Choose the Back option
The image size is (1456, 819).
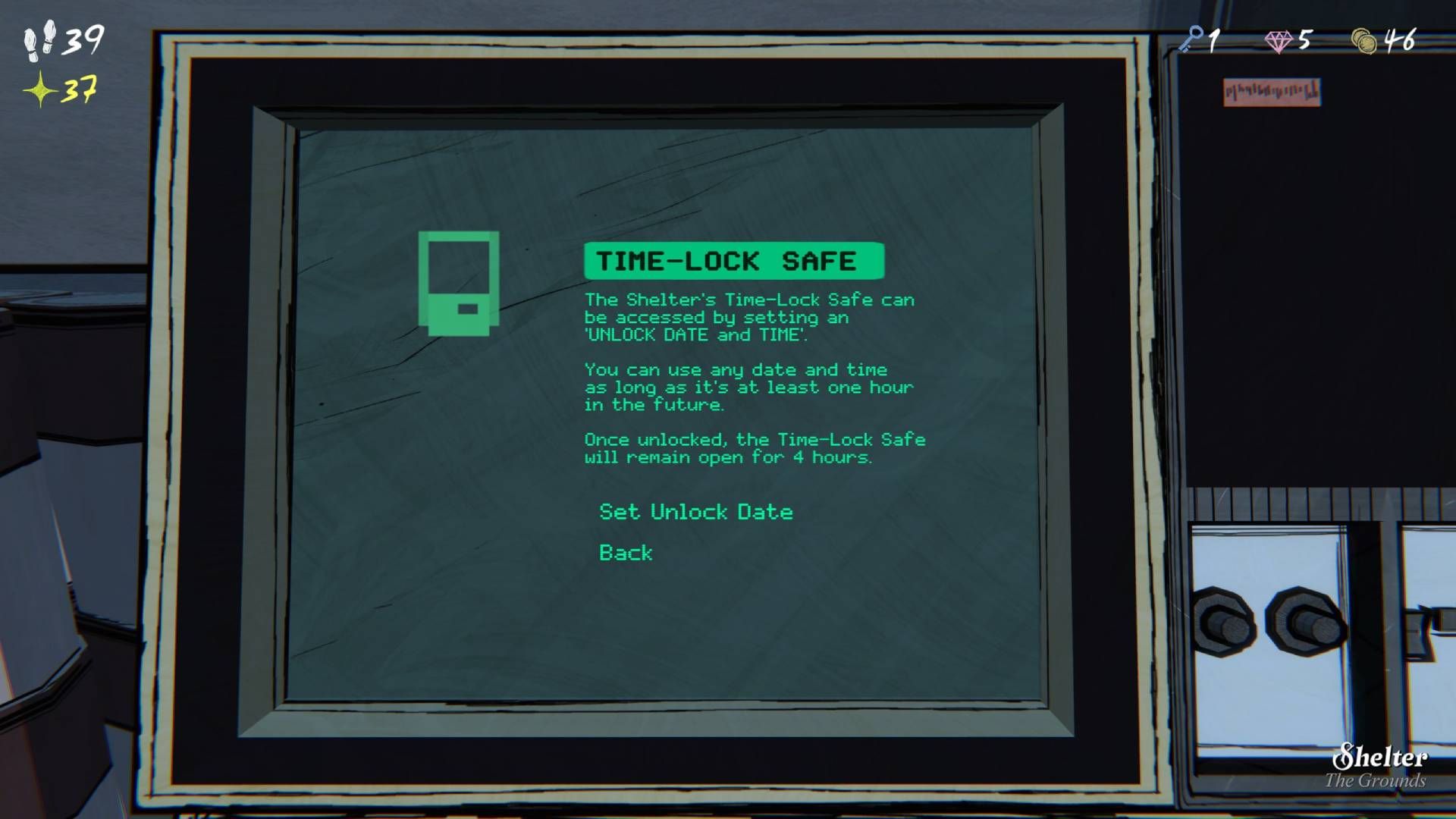pos(625,553)
